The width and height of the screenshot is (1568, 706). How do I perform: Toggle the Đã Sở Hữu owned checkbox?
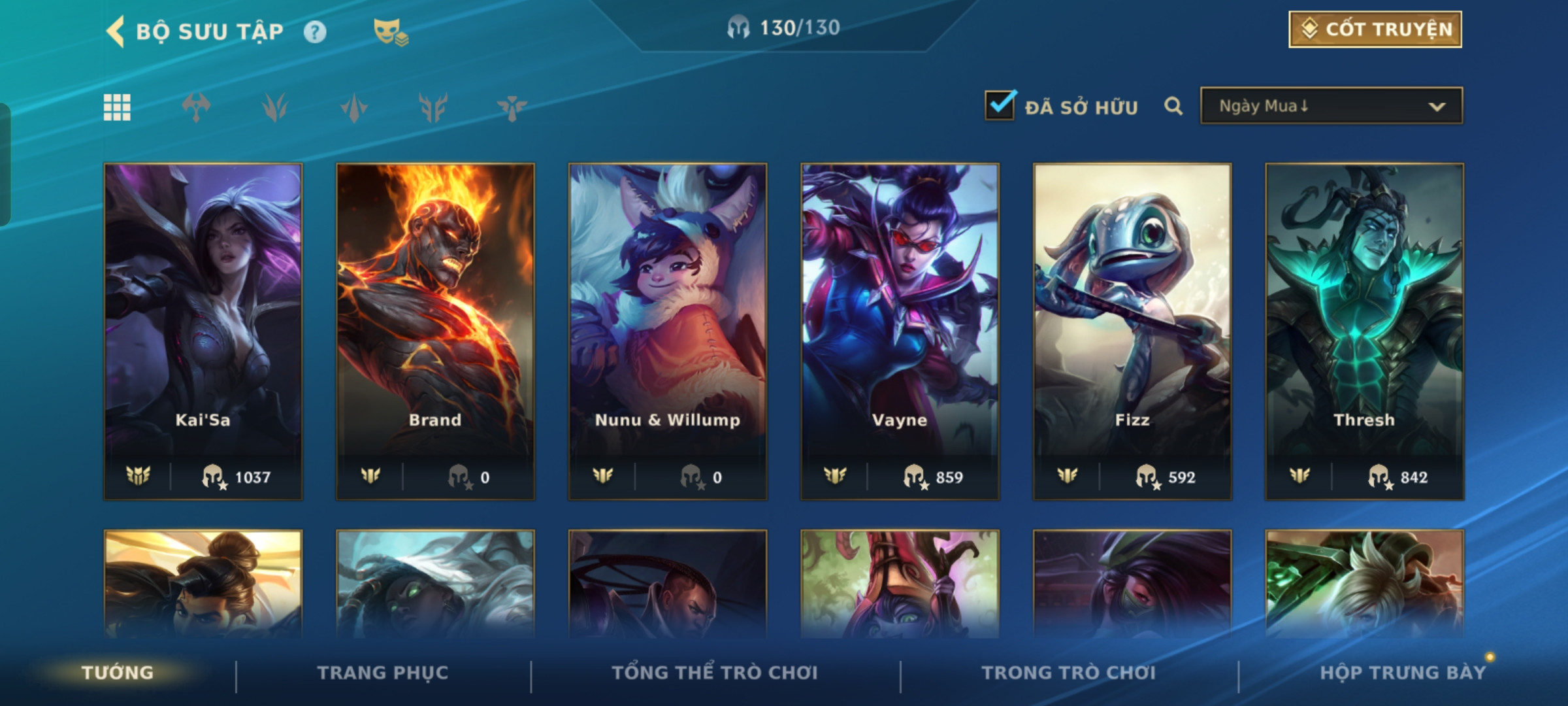coord(1000,106)
